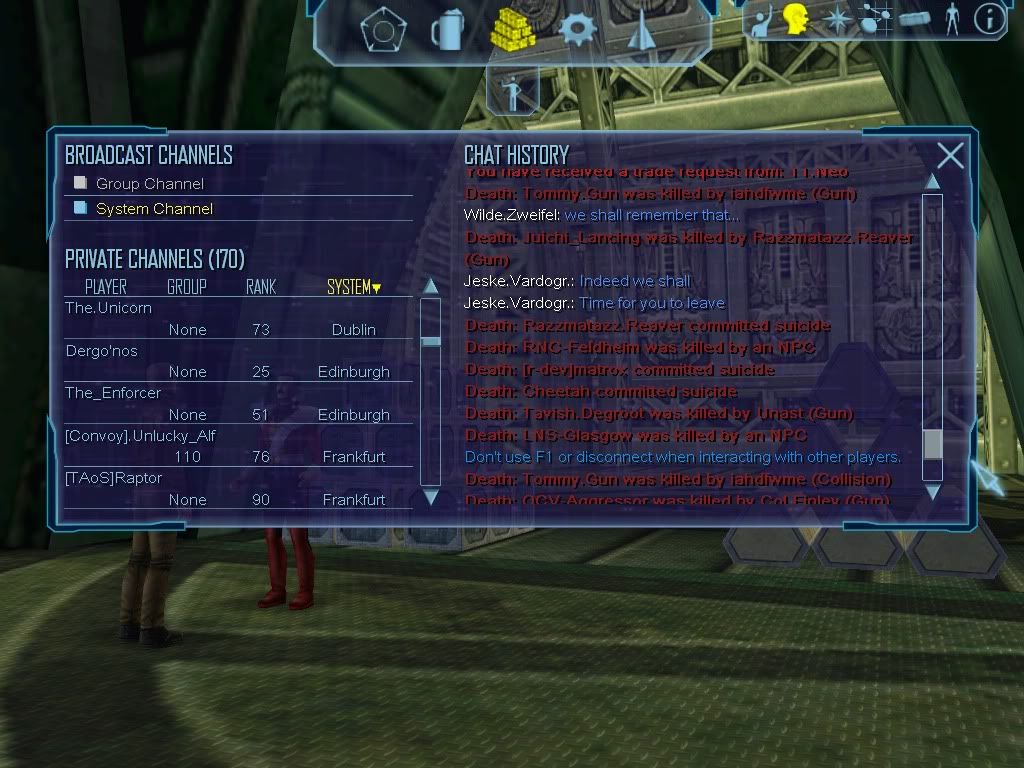Go to the bar via beer mug icon
This screenshot has width=1024, height=768.
click(x=446, y=30)
